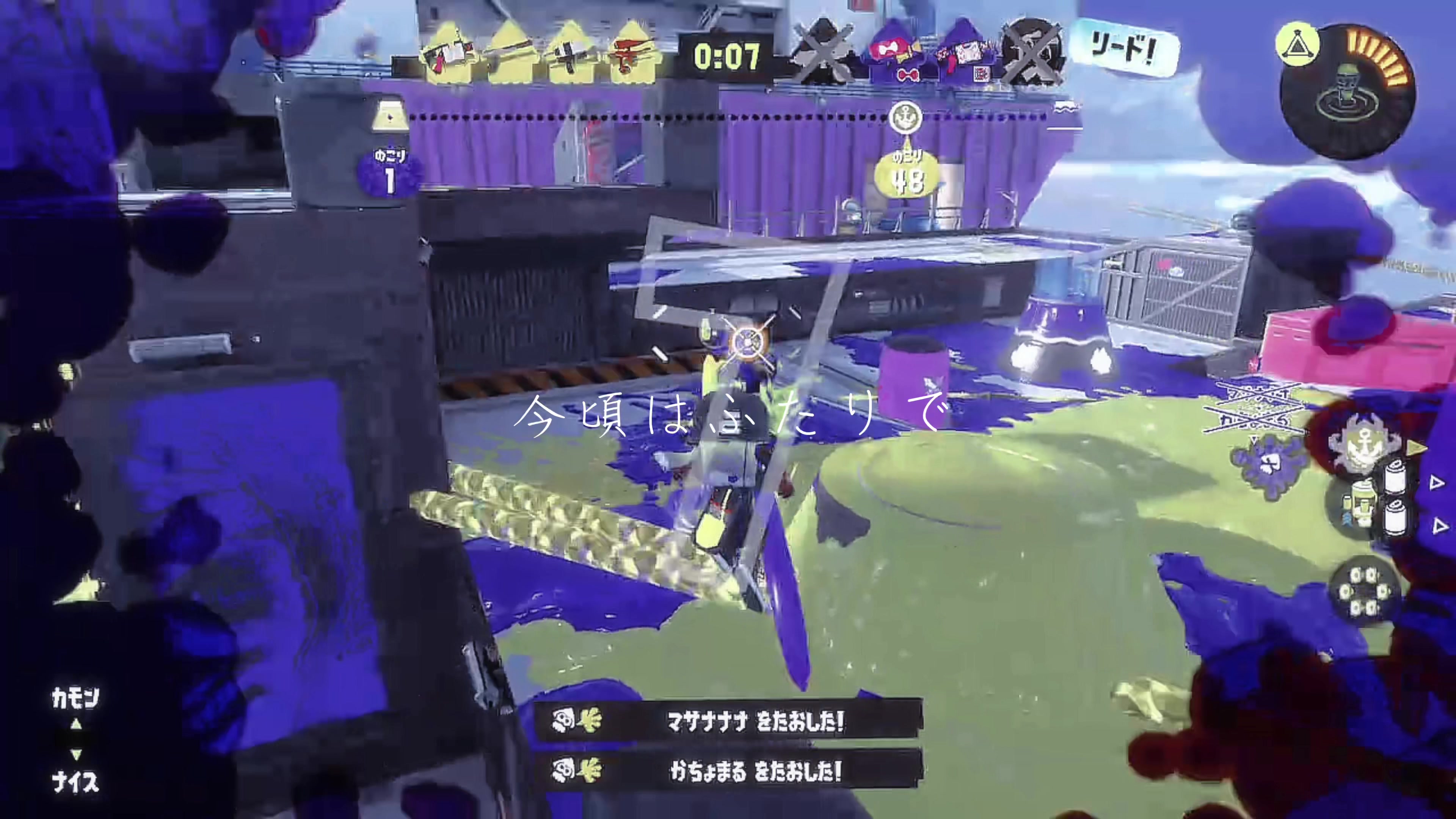Image resolution: width=1456 pixels, height=819 pixels.
Task: Select the special weapon gauge icon
Action: (1348, 91)
